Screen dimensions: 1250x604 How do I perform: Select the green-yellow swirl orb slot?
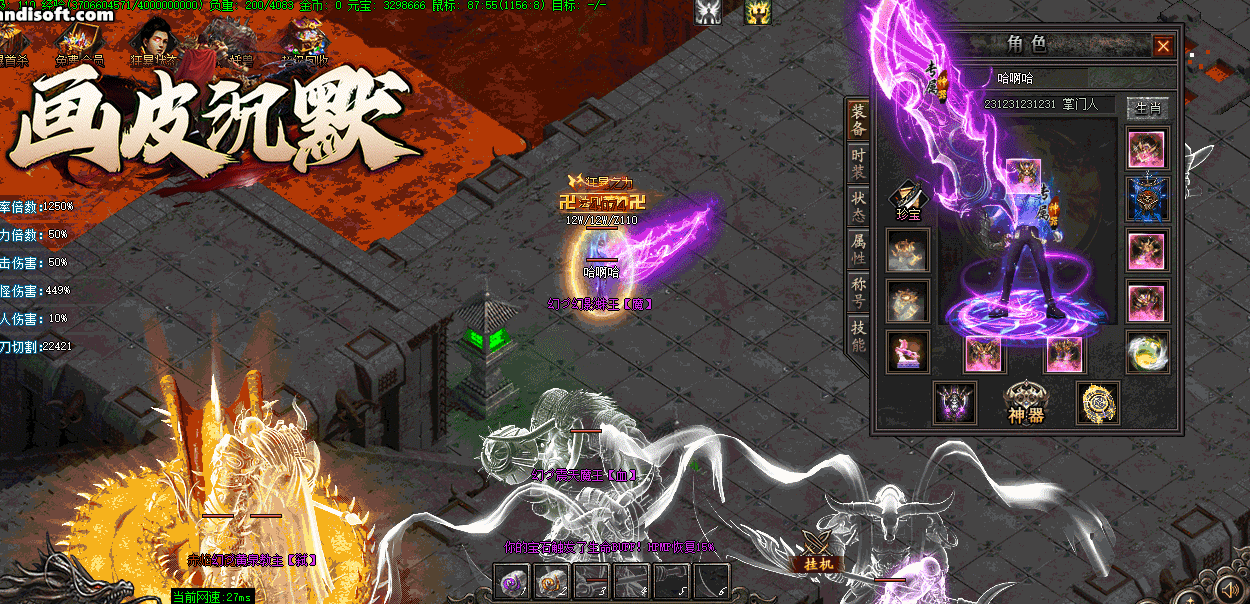1147,351
